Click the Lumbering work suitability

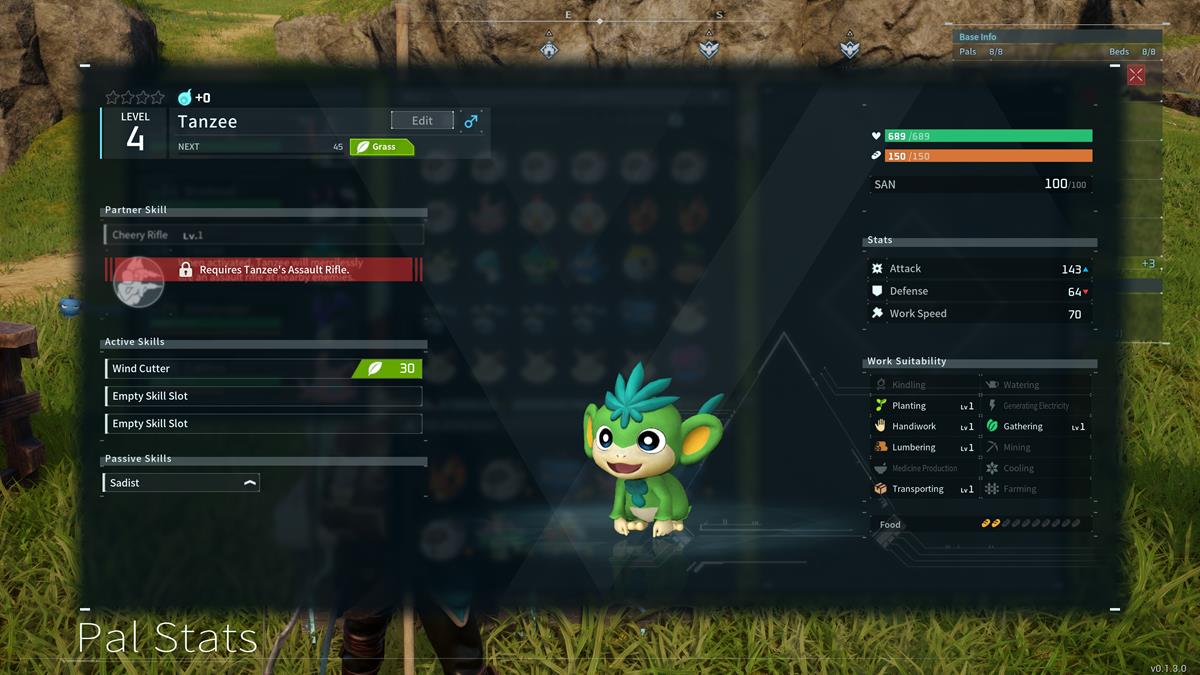pyautogui.click(x=922, y=448)
